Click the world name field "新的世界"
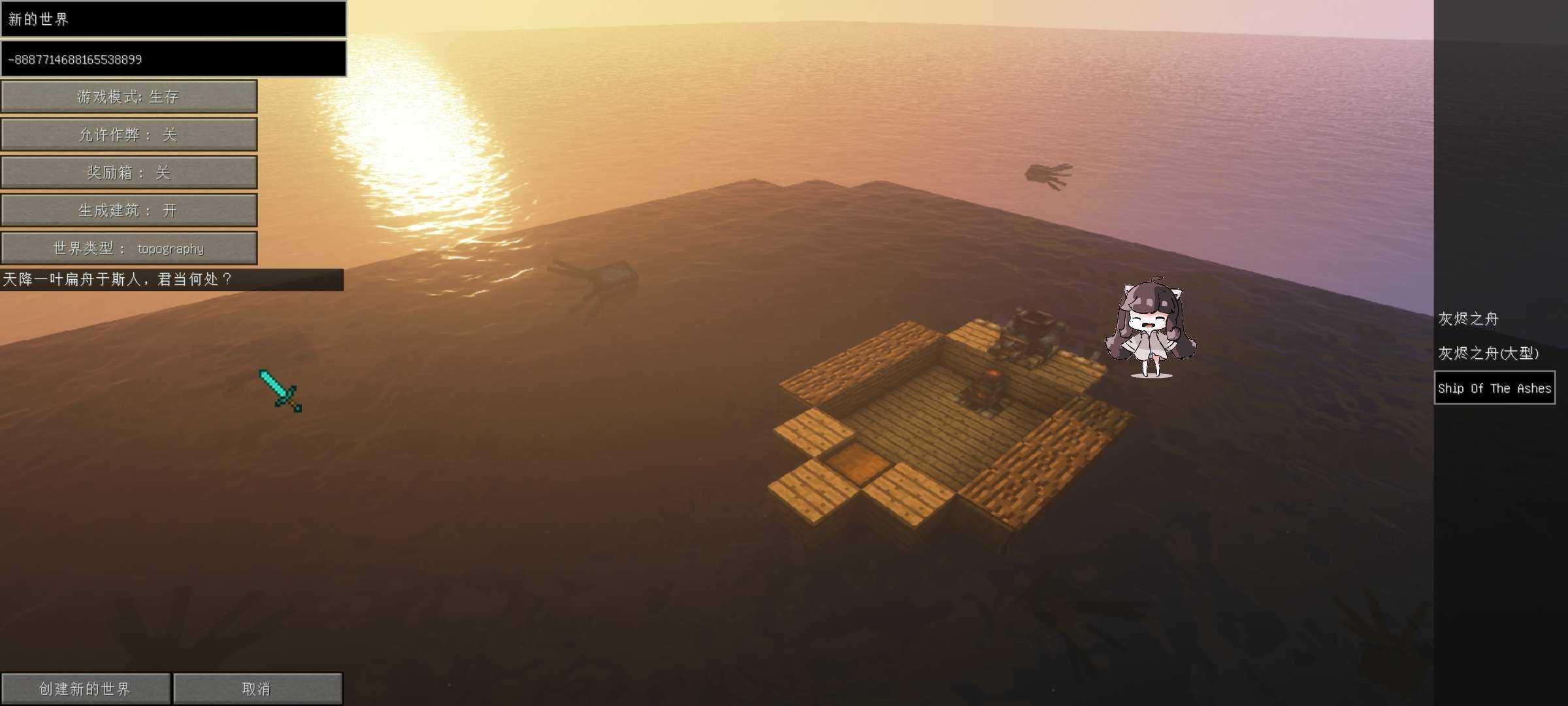The image size is (1568, 706). (x=173, y=19)
